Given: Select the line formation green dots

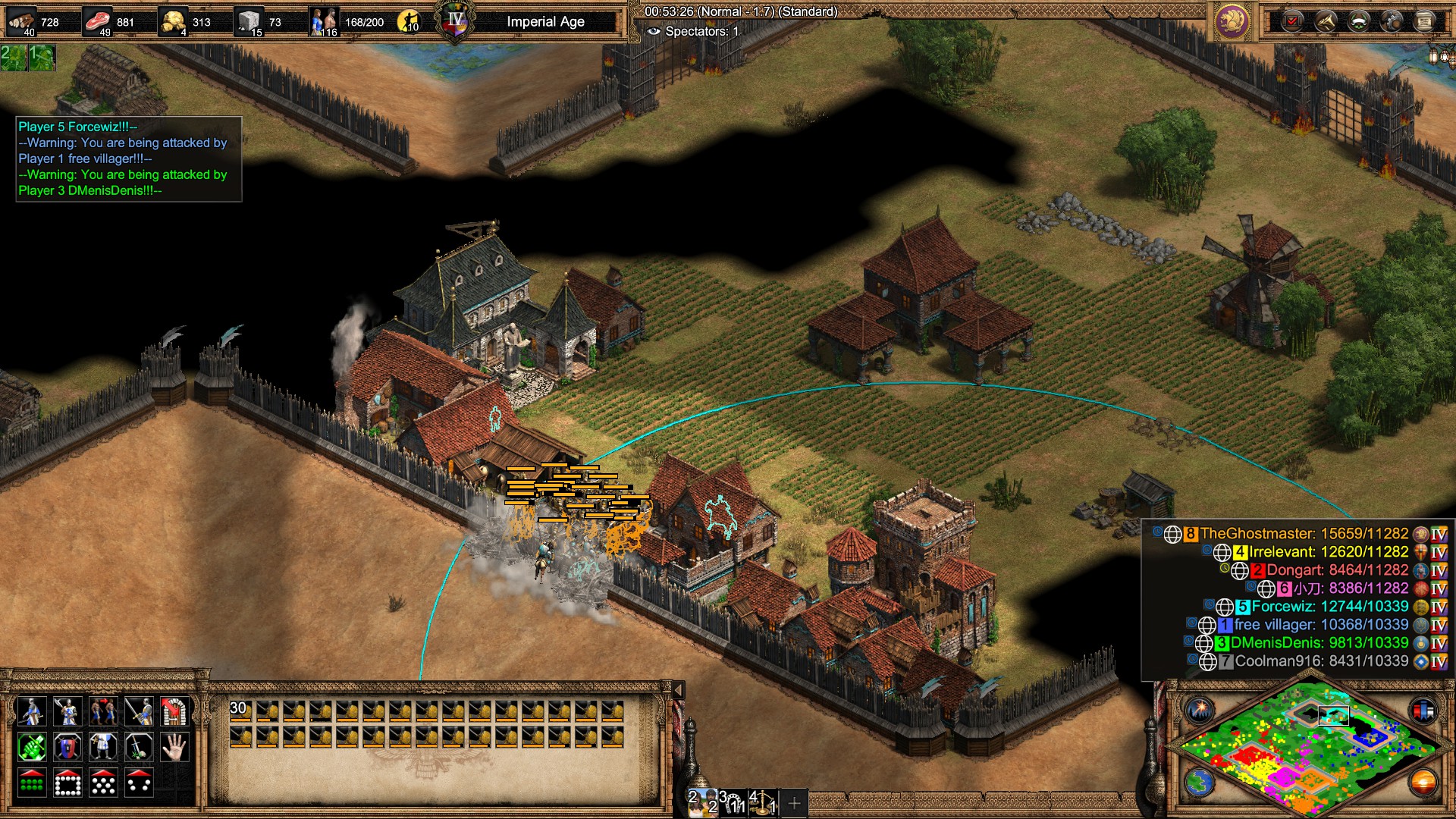Looking at the screenshot, I should click(31, 783).
